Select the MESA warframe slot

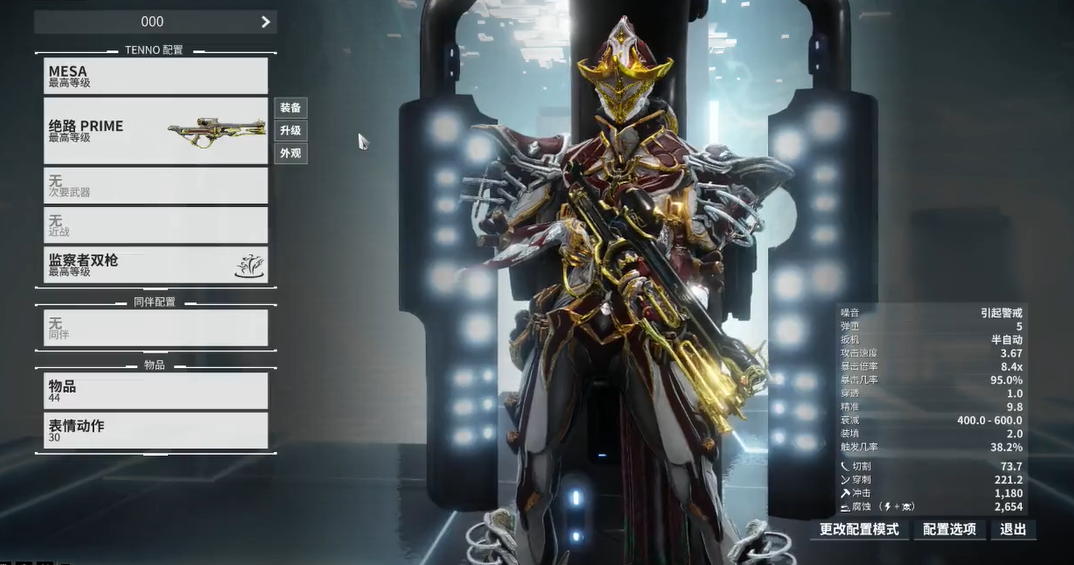point(156,76)
